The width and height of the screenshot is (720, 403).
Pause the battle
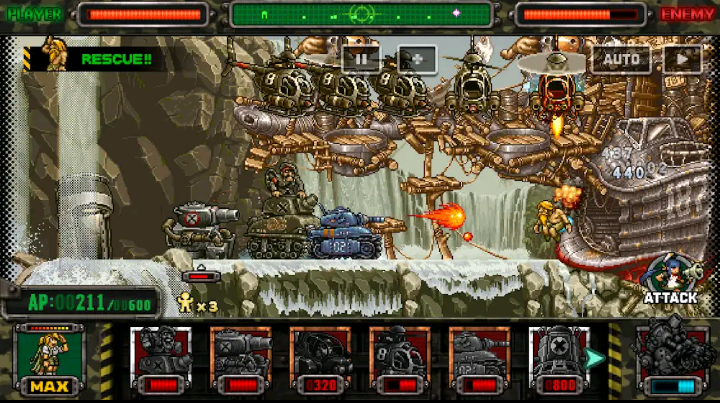click(x=361, y=59)
